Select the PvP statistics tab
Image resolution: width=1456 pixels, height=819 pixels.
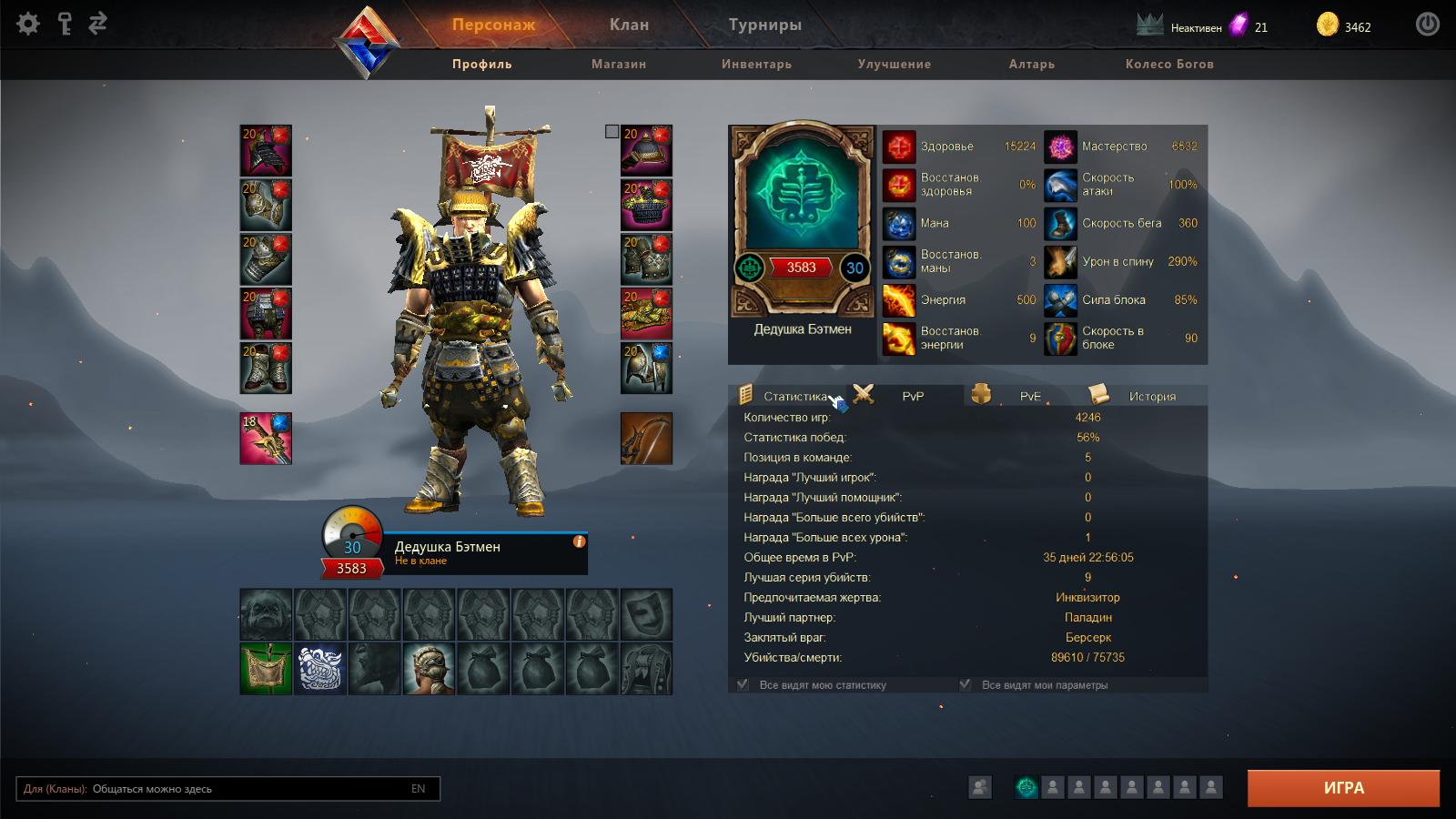[x=912, y=396]
